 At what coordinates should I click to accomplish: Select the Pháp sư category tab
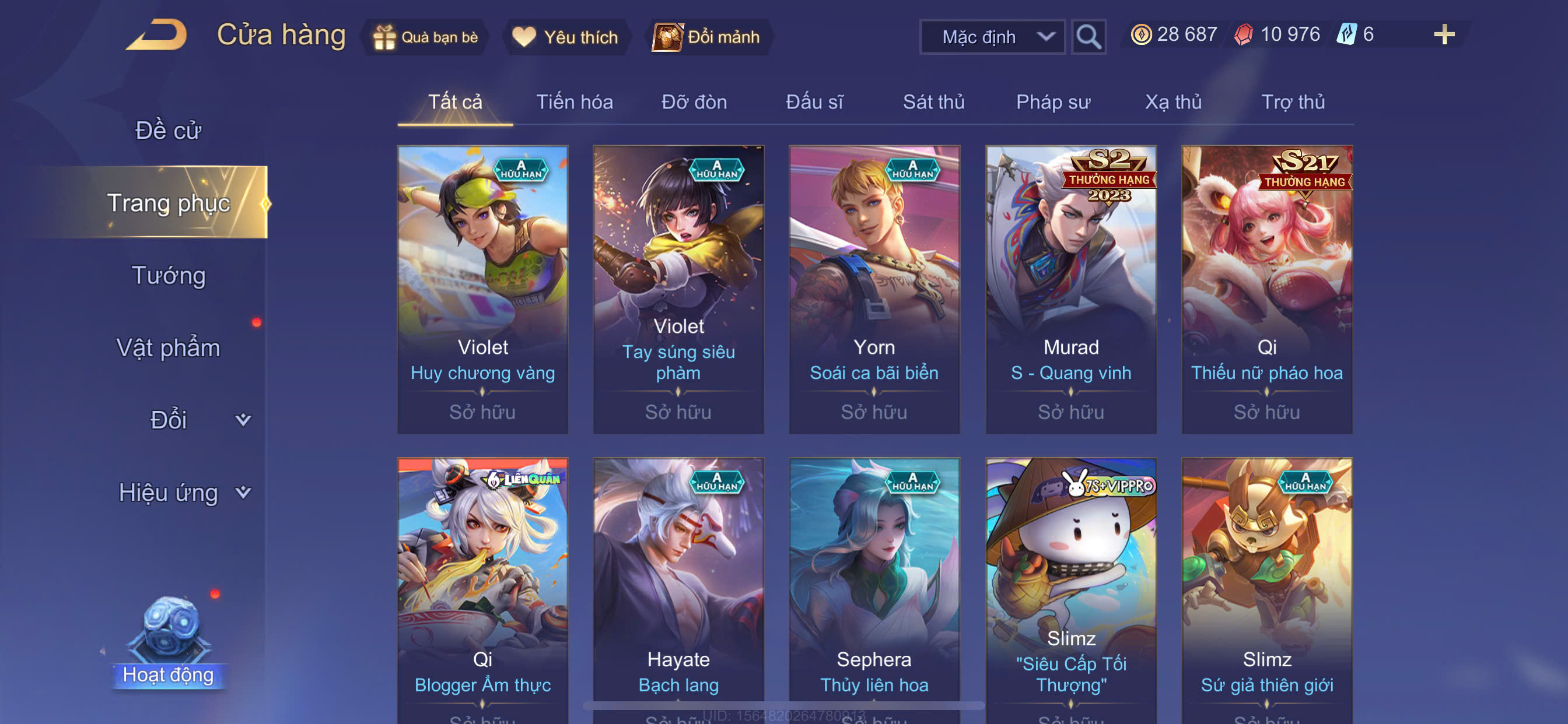click(x=1053, y=102)
